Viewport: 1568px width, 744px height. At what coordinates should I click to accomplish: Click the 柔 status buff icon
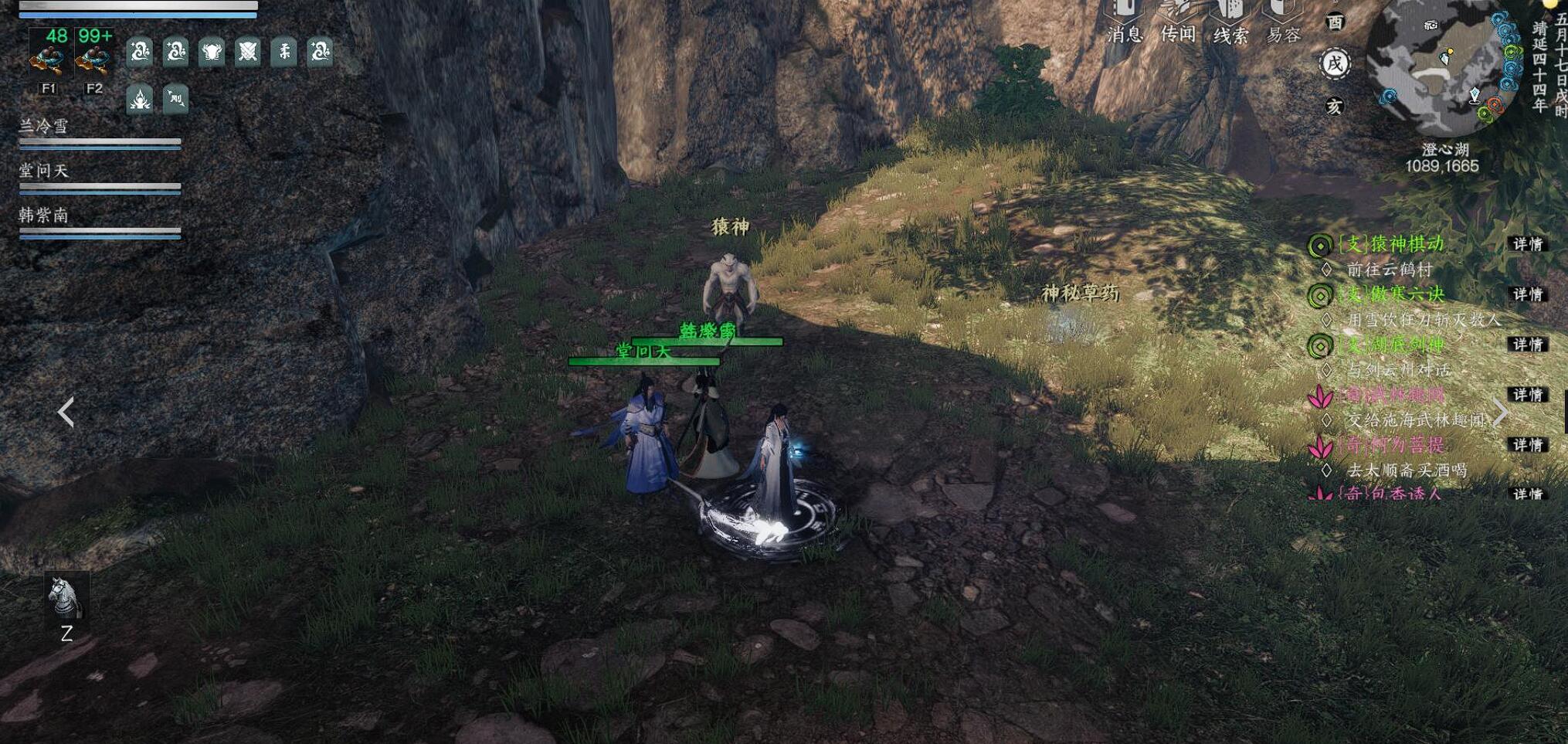pos(284,52)
